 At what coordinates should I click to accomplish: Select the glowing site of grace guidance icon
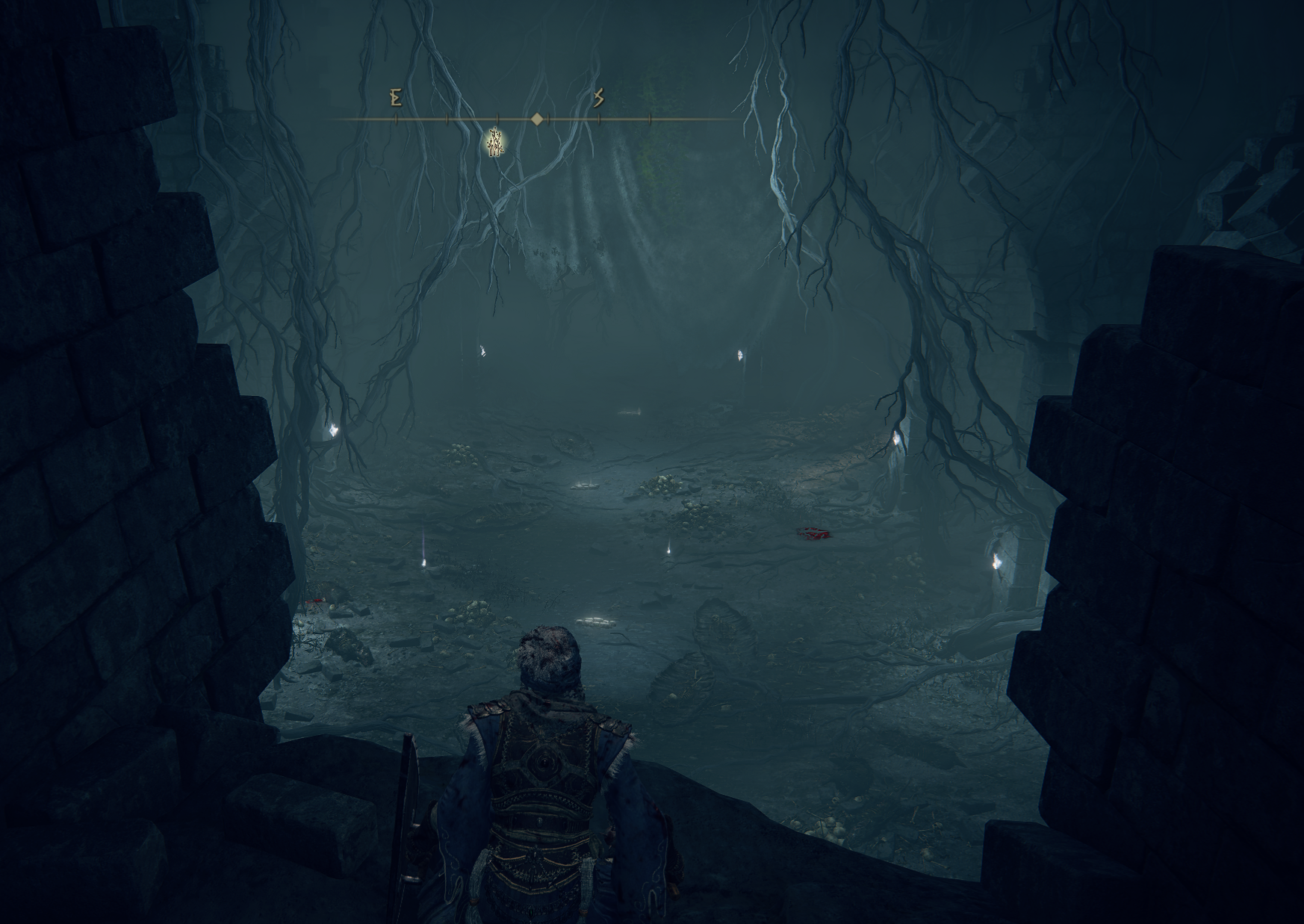[x=494, y=143]
